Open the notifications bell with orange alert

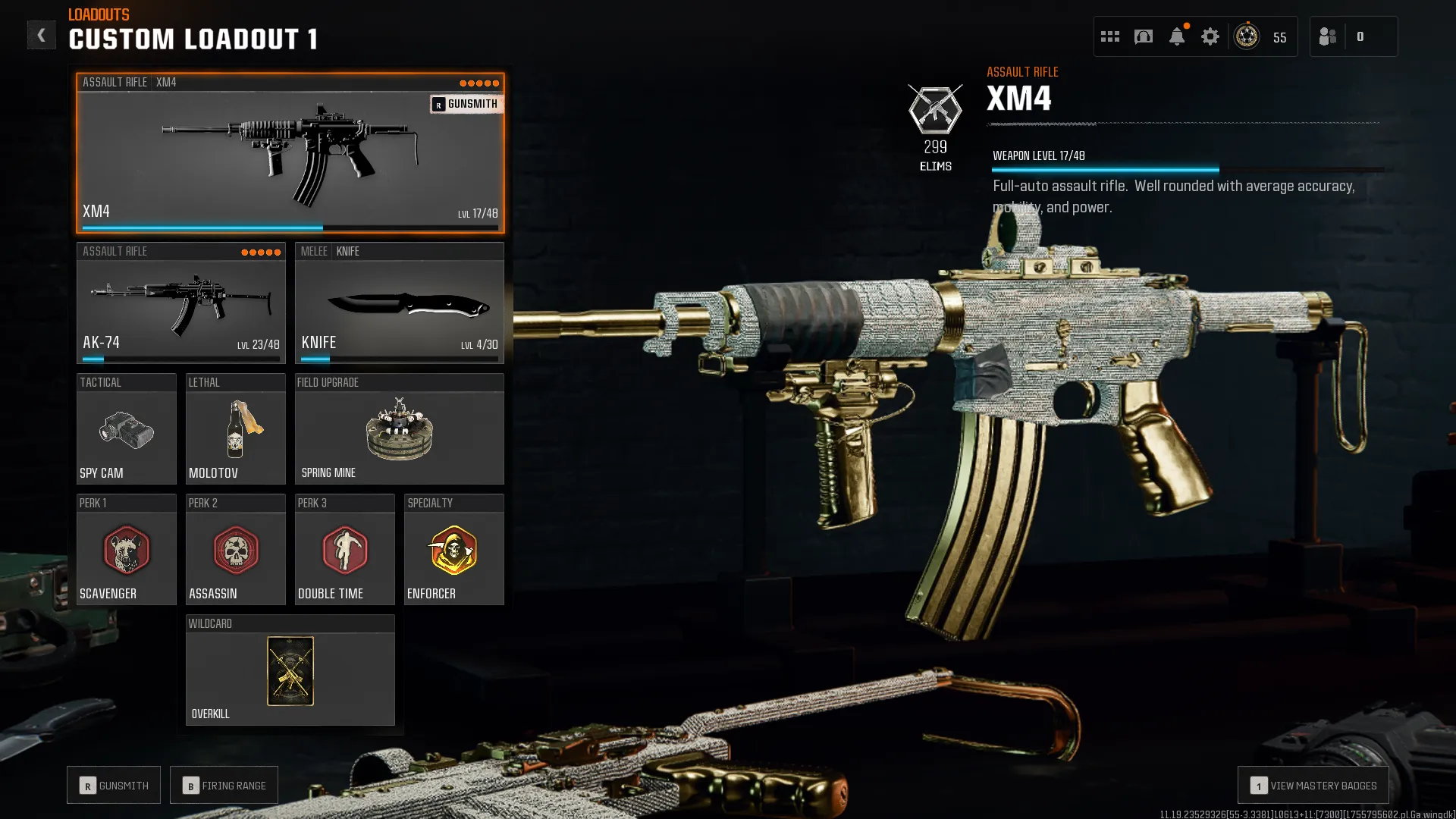pos(1176,36)
